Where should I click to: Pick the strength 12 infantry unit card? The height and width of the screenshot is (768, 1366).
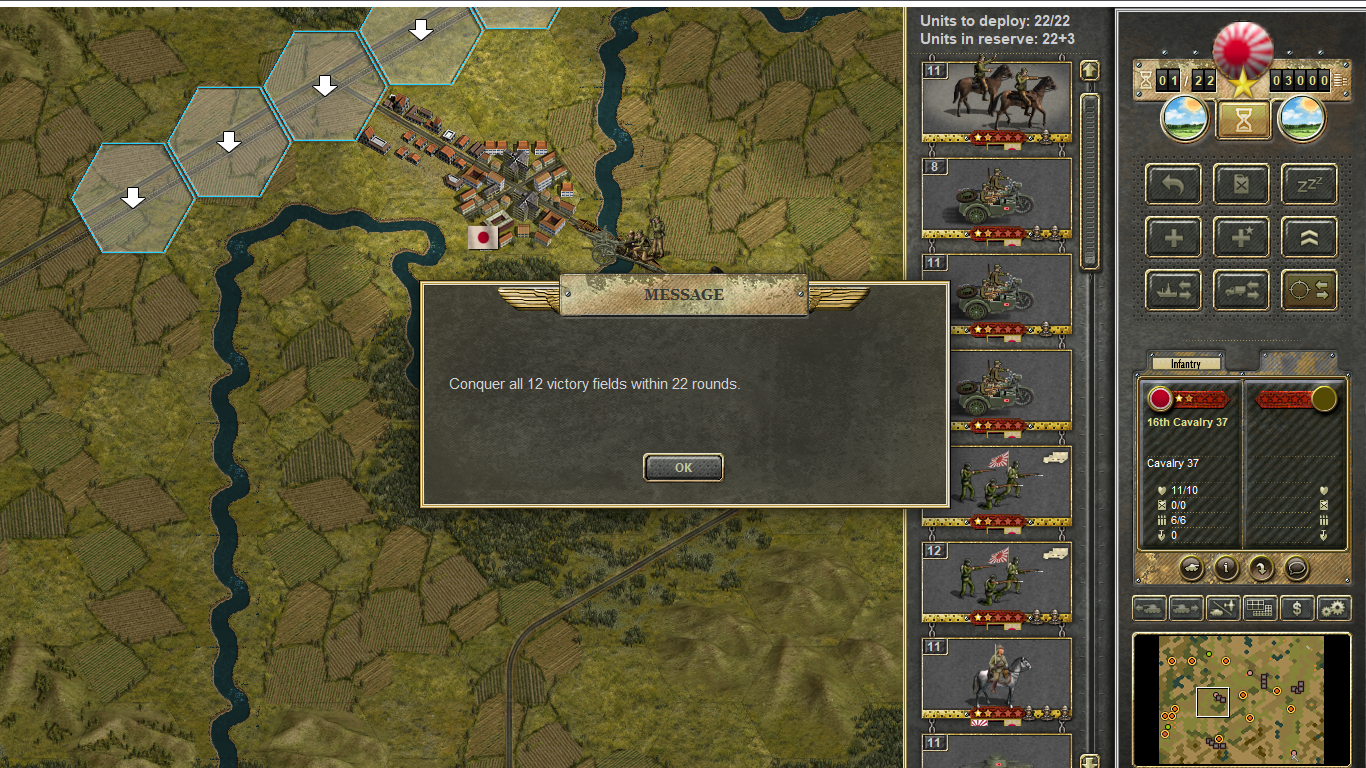[x=996, y=581]
